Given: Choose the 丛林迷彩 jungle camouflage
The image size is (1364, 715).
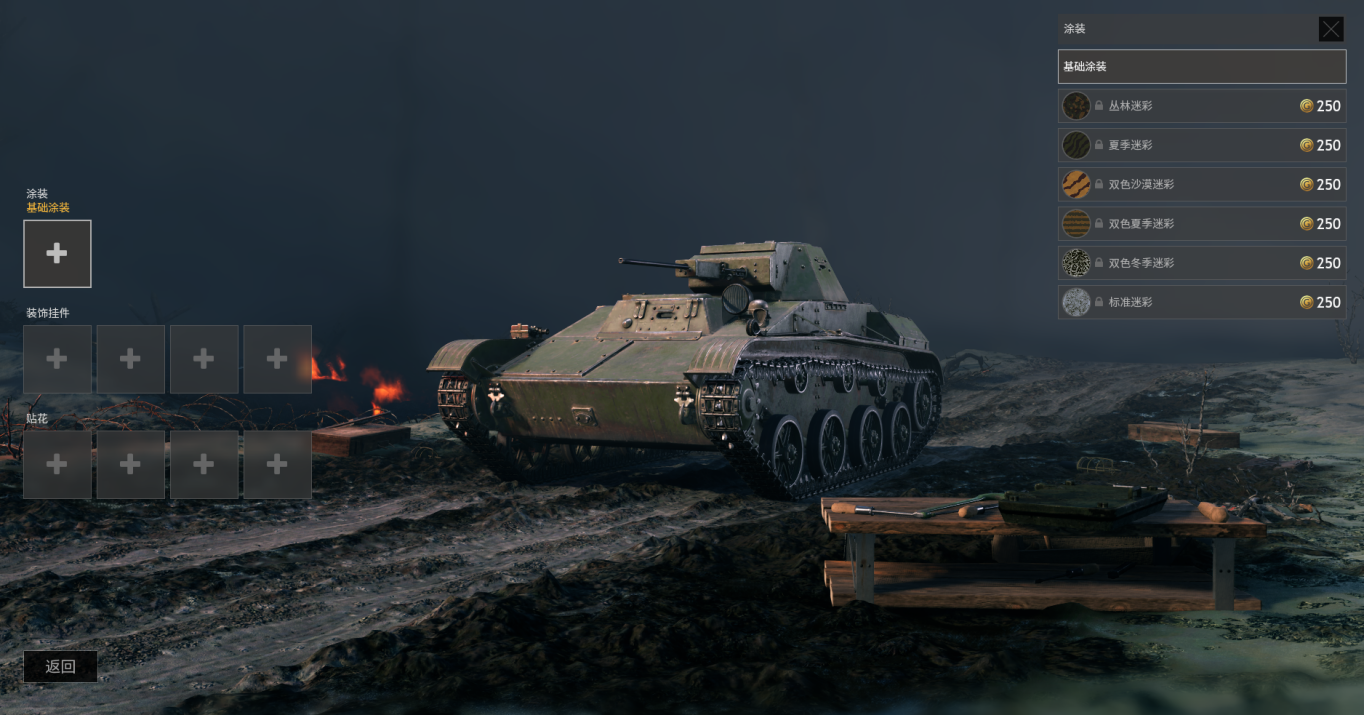Looking at the screenshot, I should point(1201,106).
